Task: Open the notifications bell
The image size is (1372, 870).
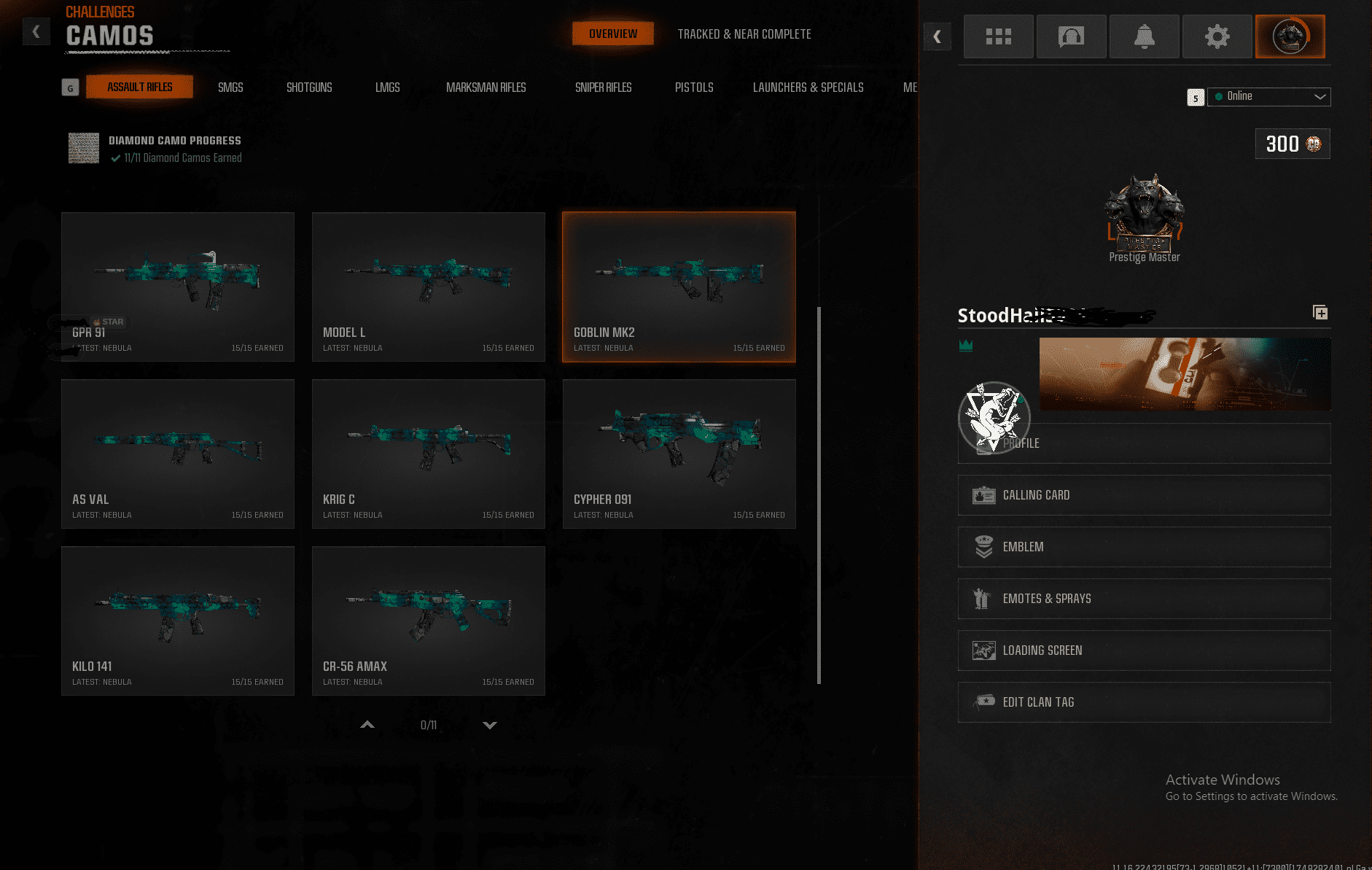Action: [x=1144, y=36]
